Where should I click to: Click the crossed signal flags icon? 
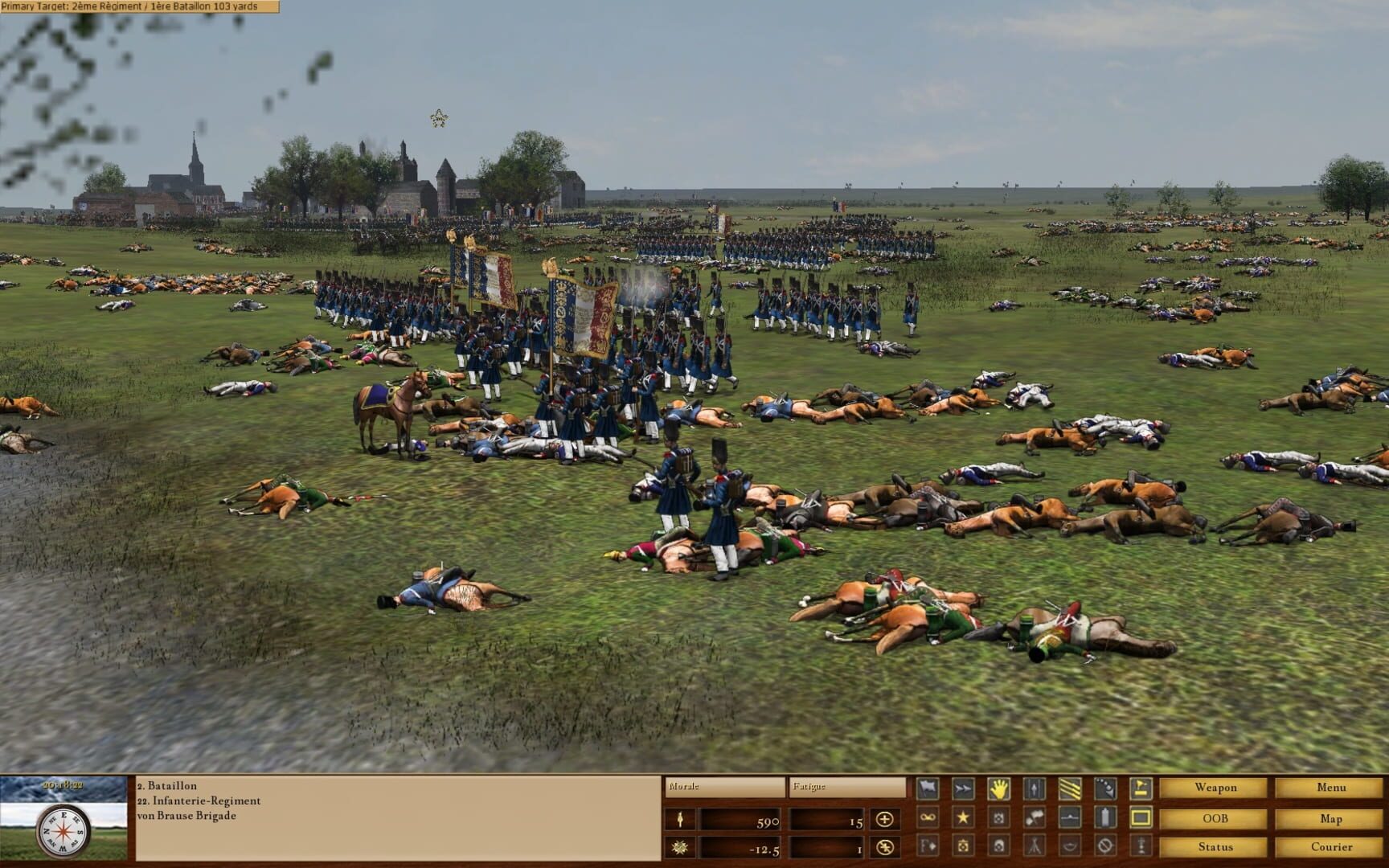click(1034, 817)
